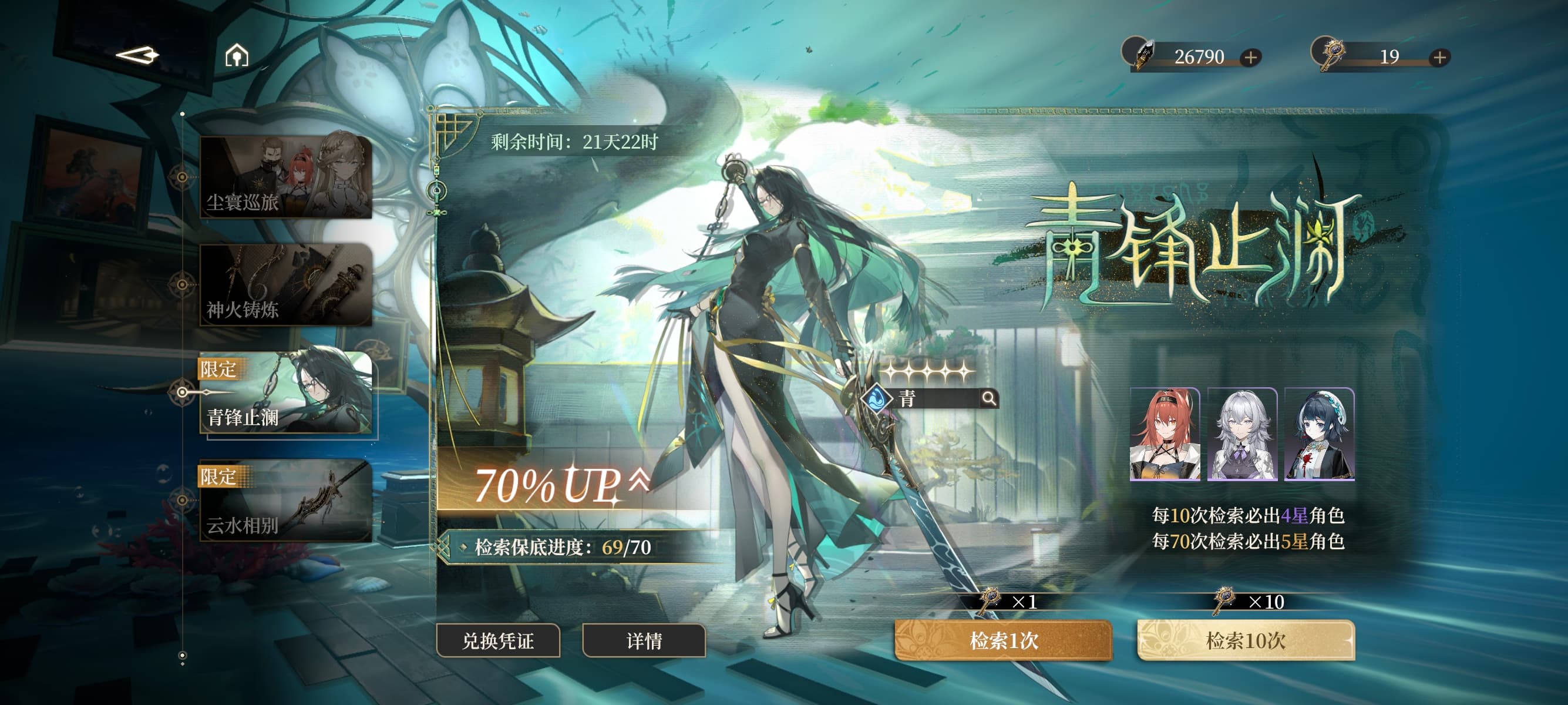
Task: Switch to the 尘寰巡旅 banner
Action: tap(286, 177)
